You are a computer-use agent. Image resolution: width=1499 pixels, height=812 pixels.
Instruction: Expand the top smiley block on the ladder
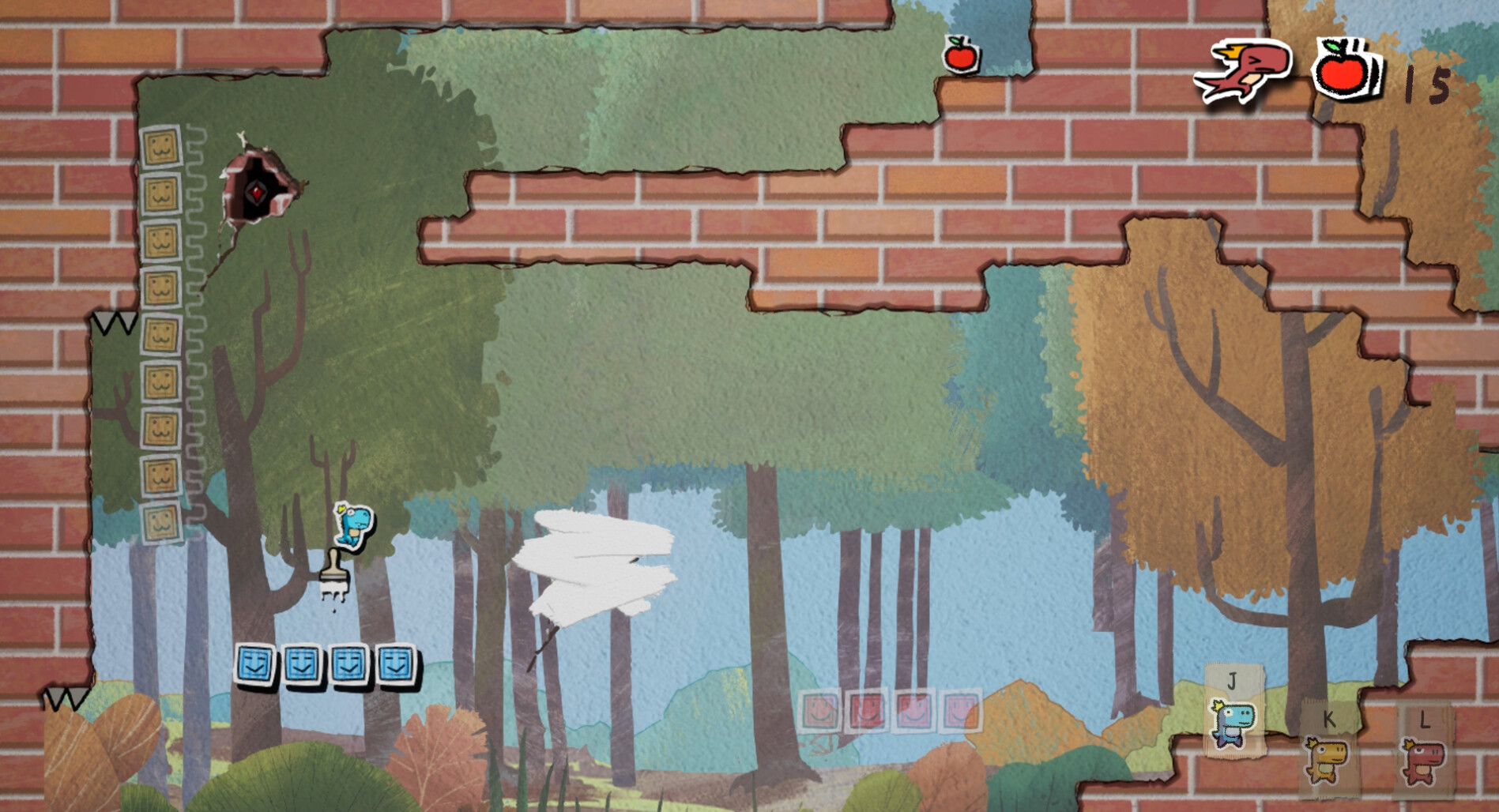pos(162,147)
